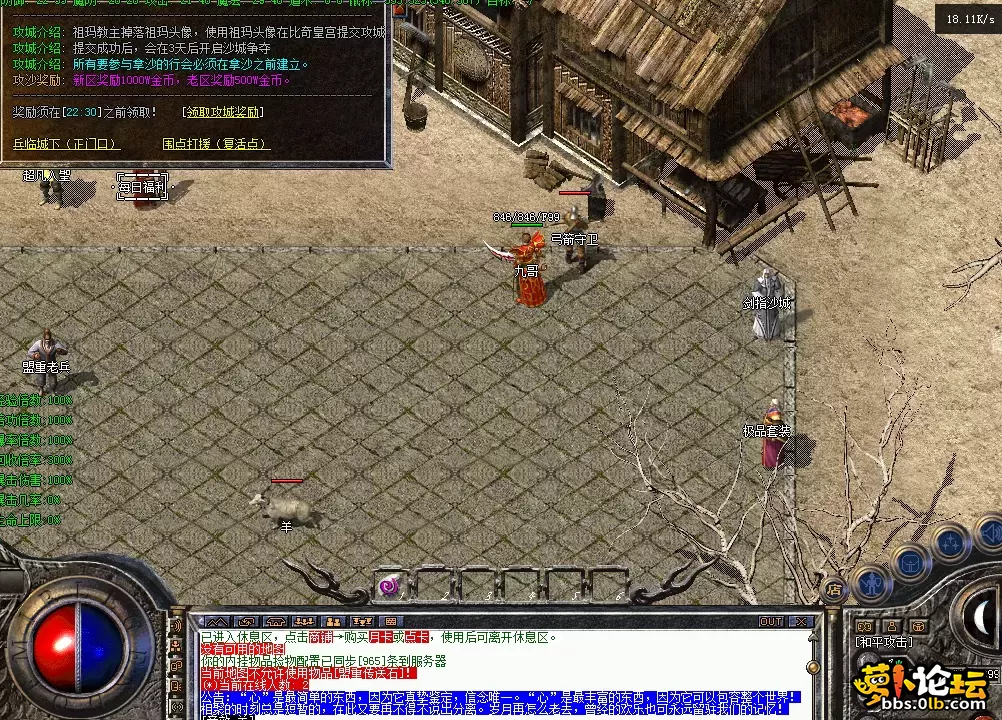Choose the 兵临城下 (正门口) teleport option

66,144
